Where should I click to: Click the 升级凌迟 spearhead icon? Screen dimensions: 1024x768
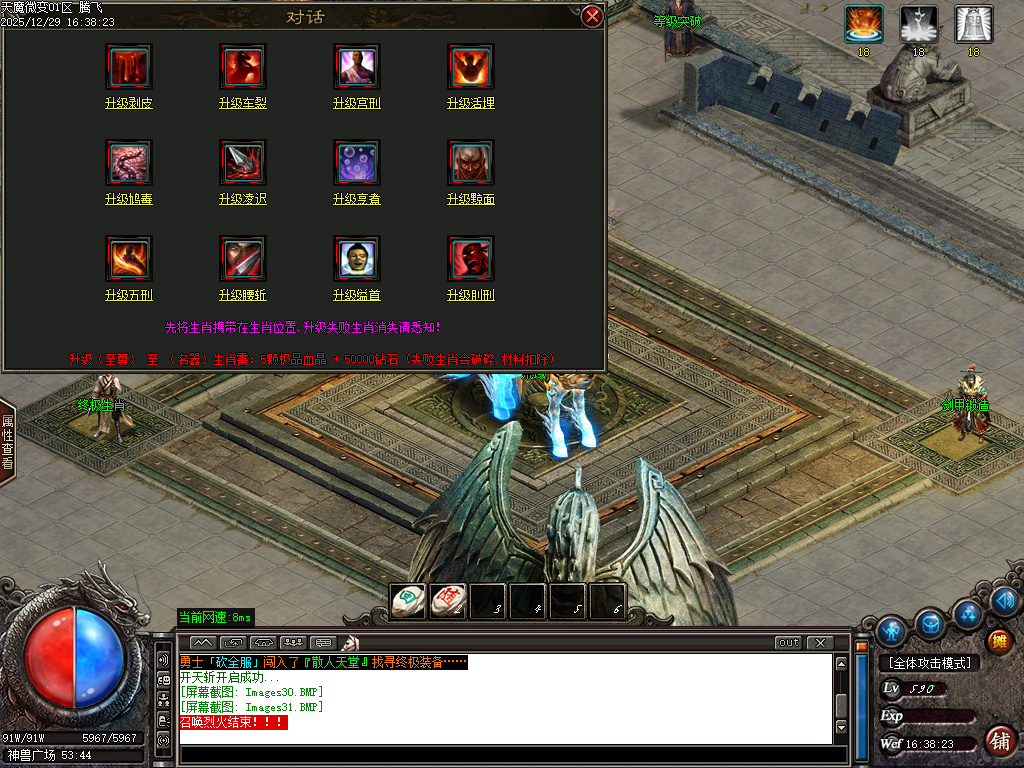click(x=243, y=162)
